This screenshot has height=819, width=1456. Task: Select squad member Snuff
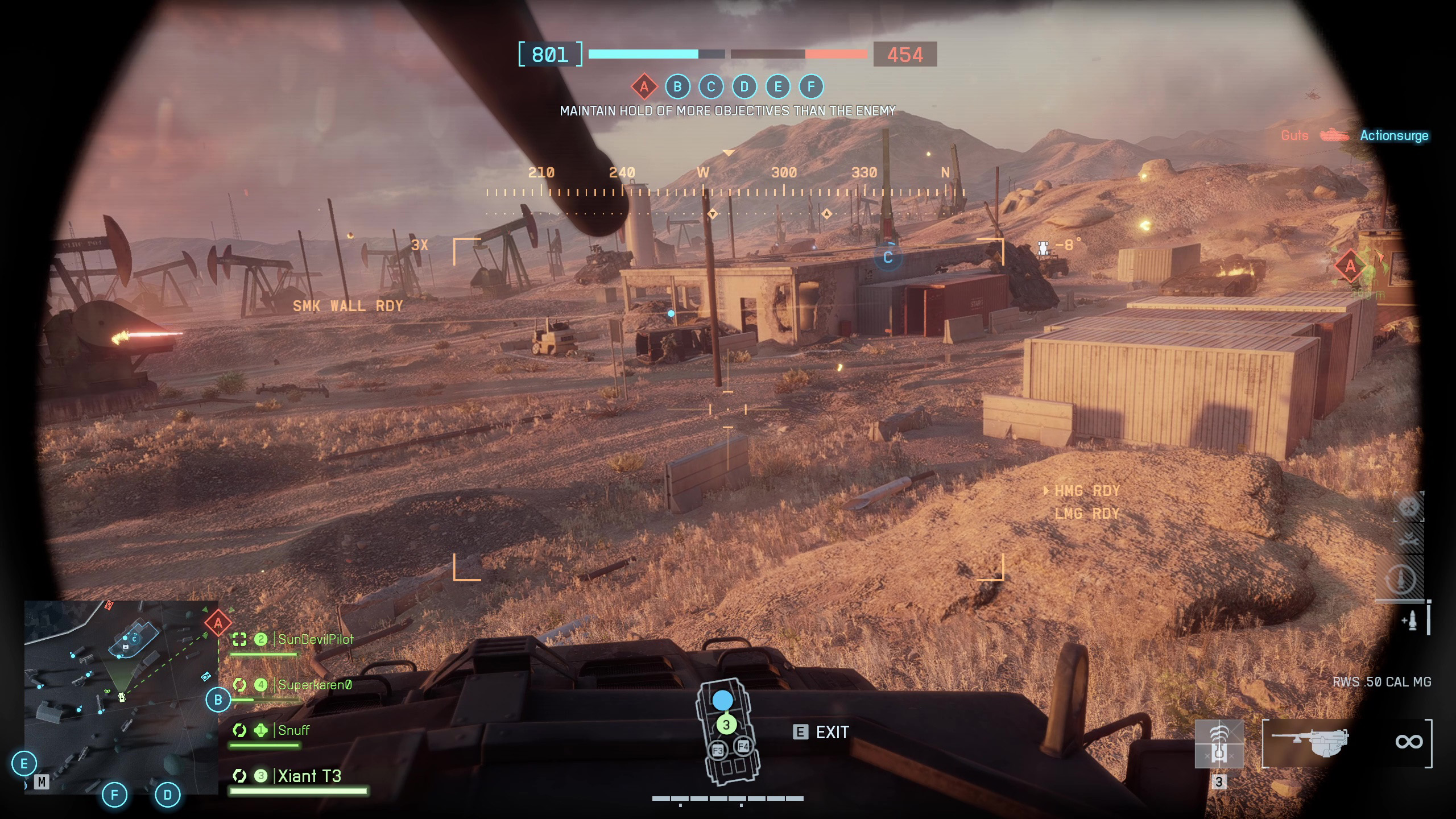pyautogui.click(x=293, y=730)
